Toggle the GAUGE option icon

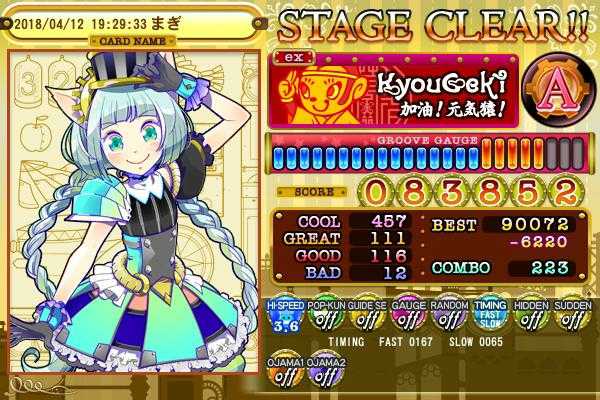click(404, 317)
